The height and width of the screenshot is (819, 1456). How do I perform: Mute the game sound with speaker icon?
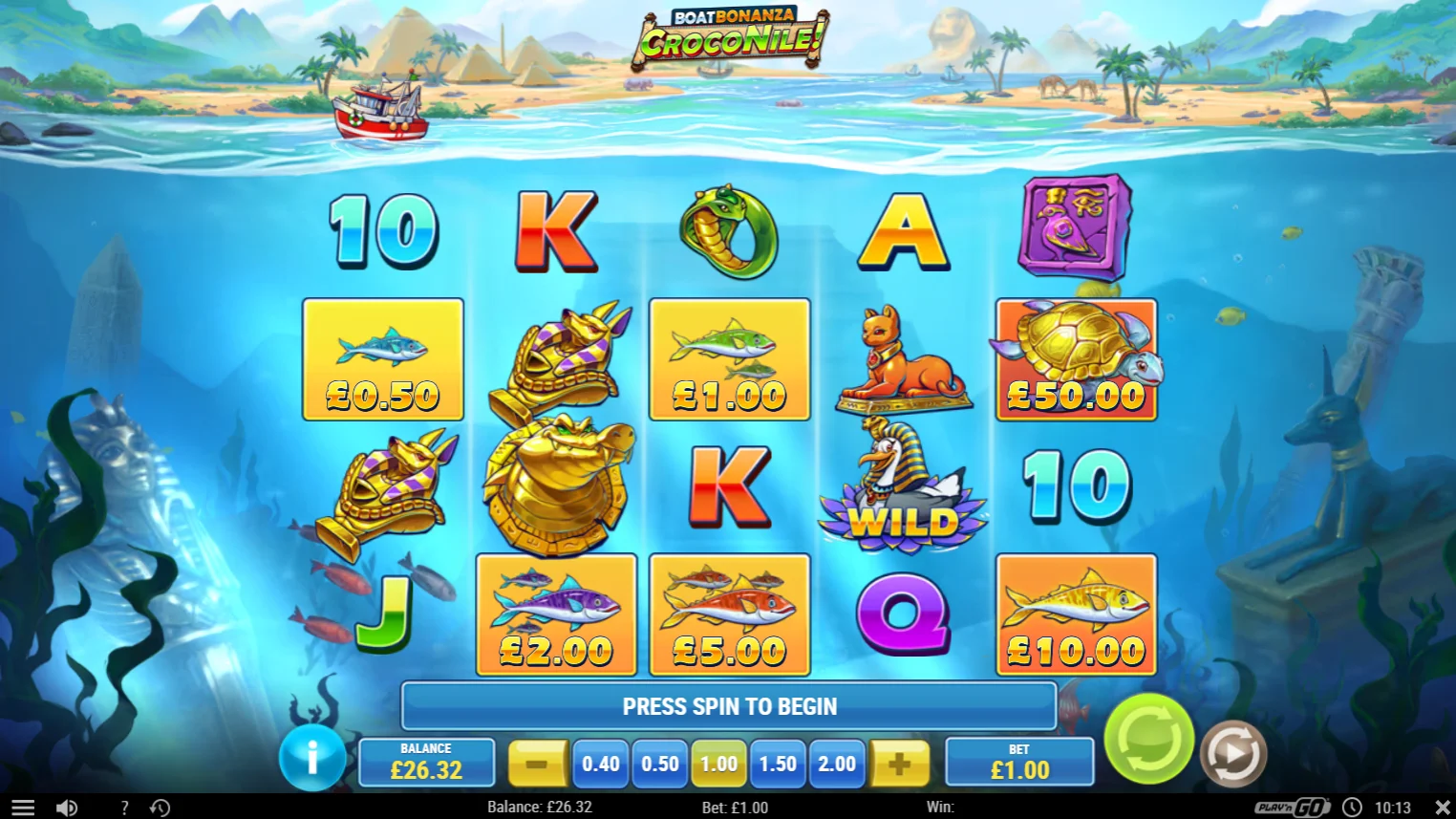[65, 807]
